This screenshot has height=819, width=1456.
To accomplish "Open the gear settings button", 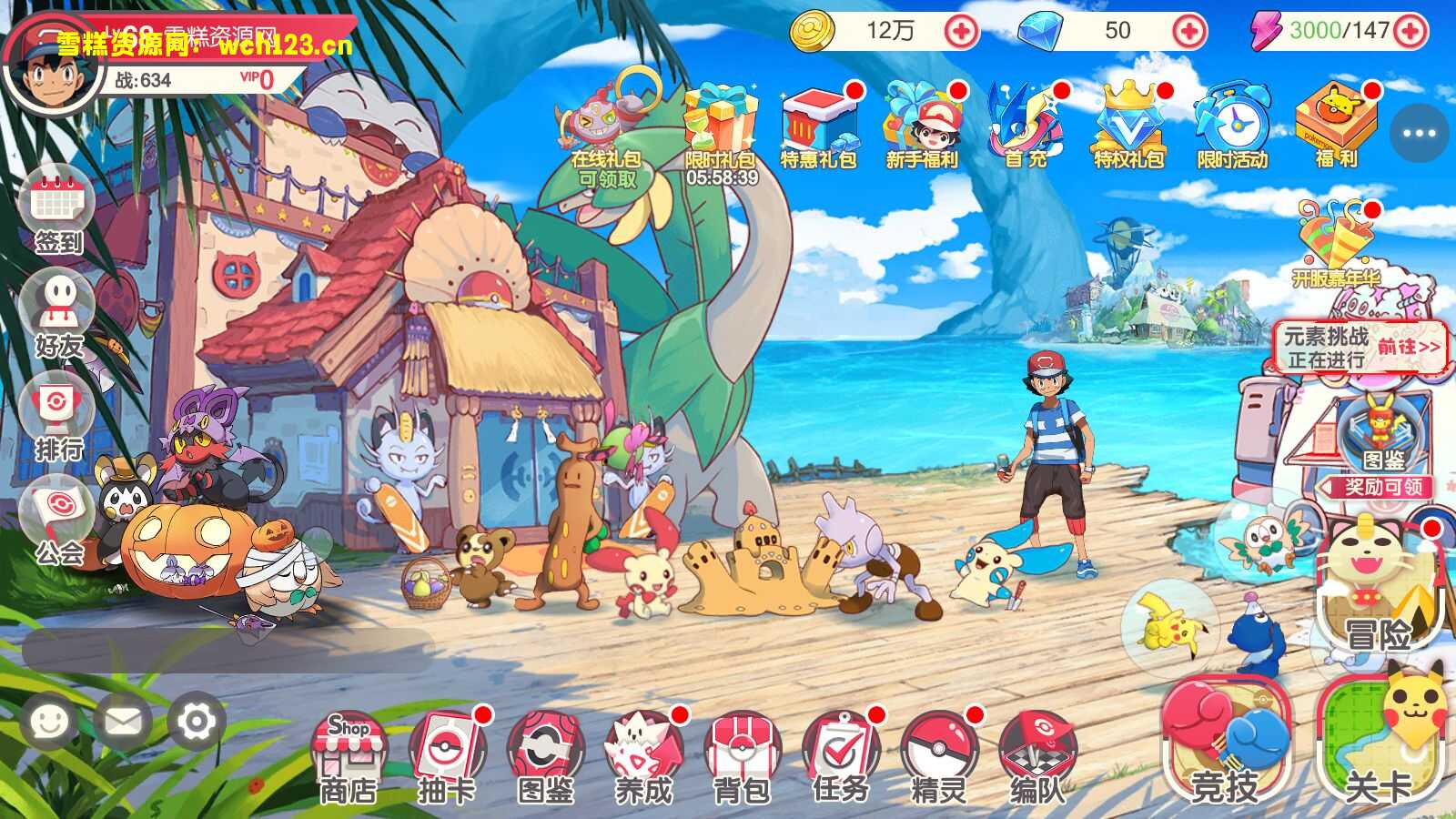I will pyautogui.click(x=196, y=722).
